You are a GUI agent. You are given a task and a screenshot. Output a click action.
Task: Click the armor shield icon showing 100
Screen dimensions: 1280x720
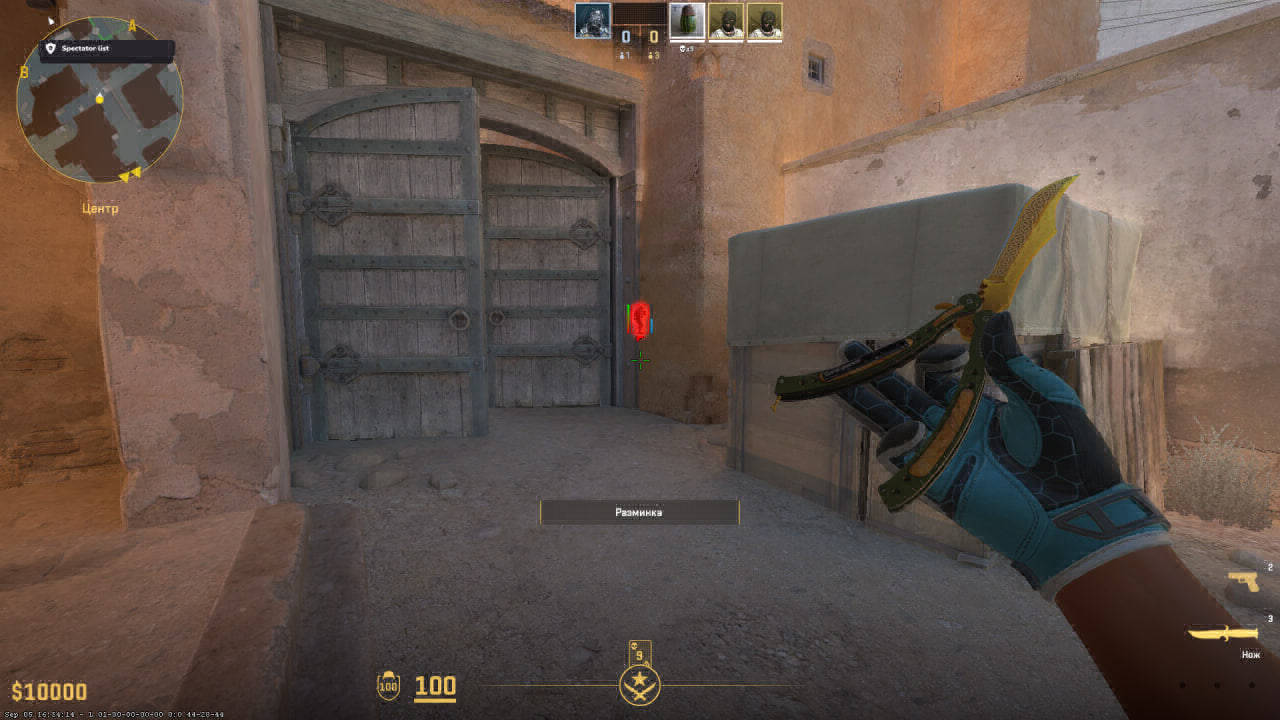388,686
